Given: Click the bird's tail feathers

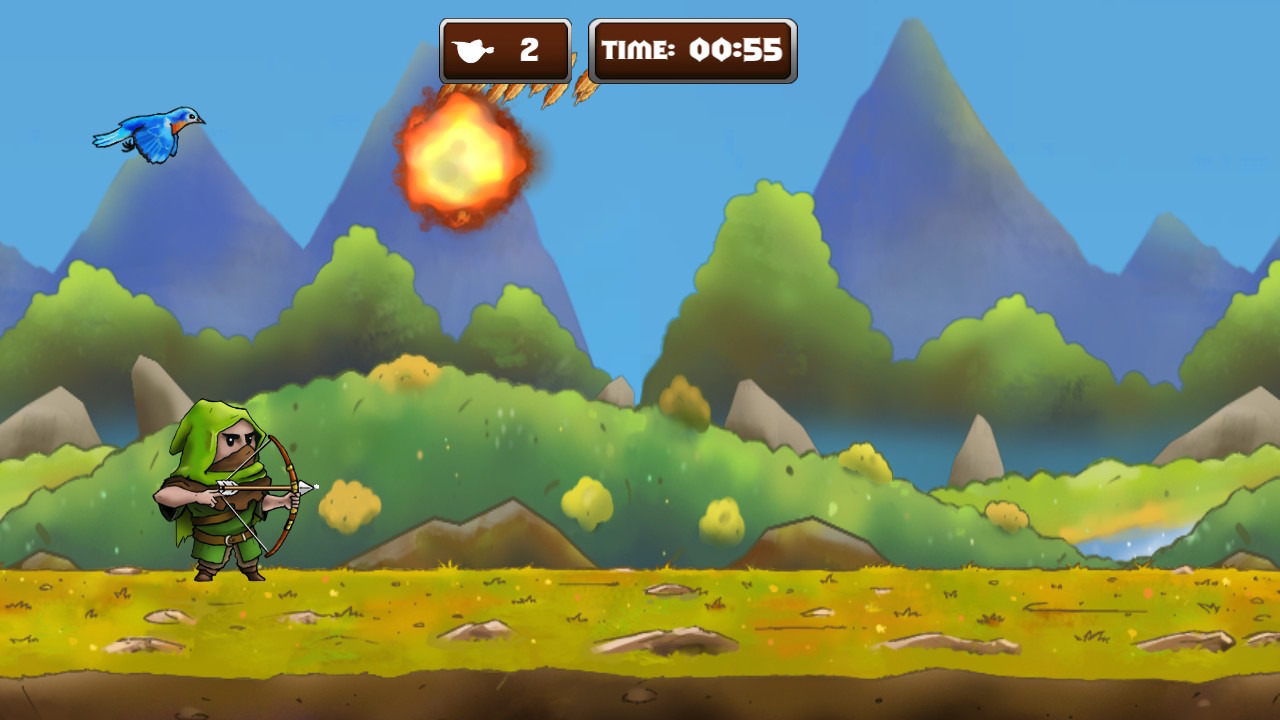Looking at the screenshot, I should tap(108, 143).
